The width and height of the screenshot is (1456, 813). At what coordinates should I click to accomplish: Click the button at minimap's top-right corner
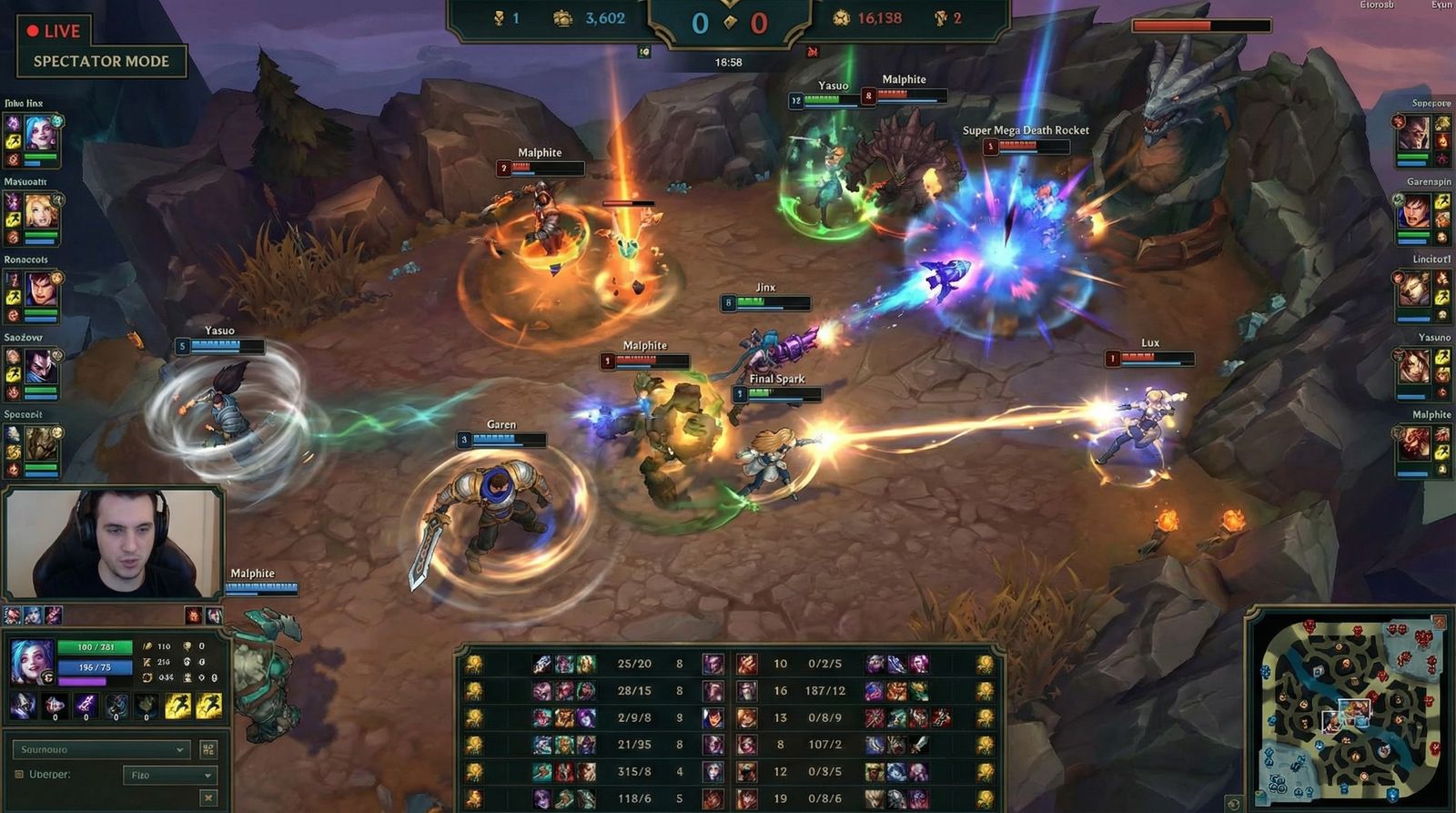(x=1439, y=621)
